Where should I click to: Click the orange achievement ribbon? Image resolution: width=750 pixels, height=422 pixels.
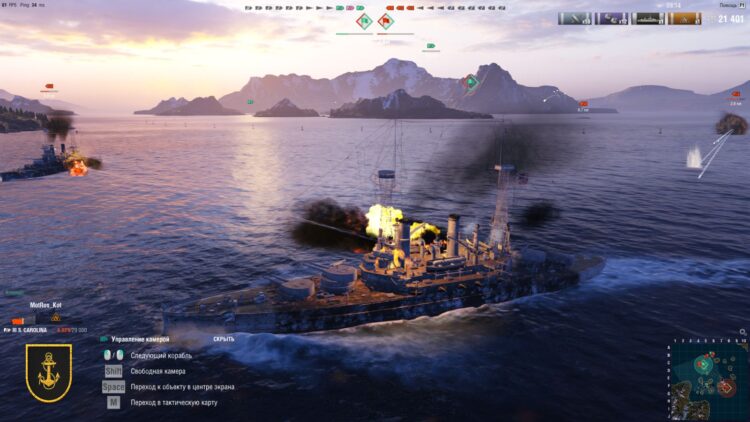click(x=683, y=18)
